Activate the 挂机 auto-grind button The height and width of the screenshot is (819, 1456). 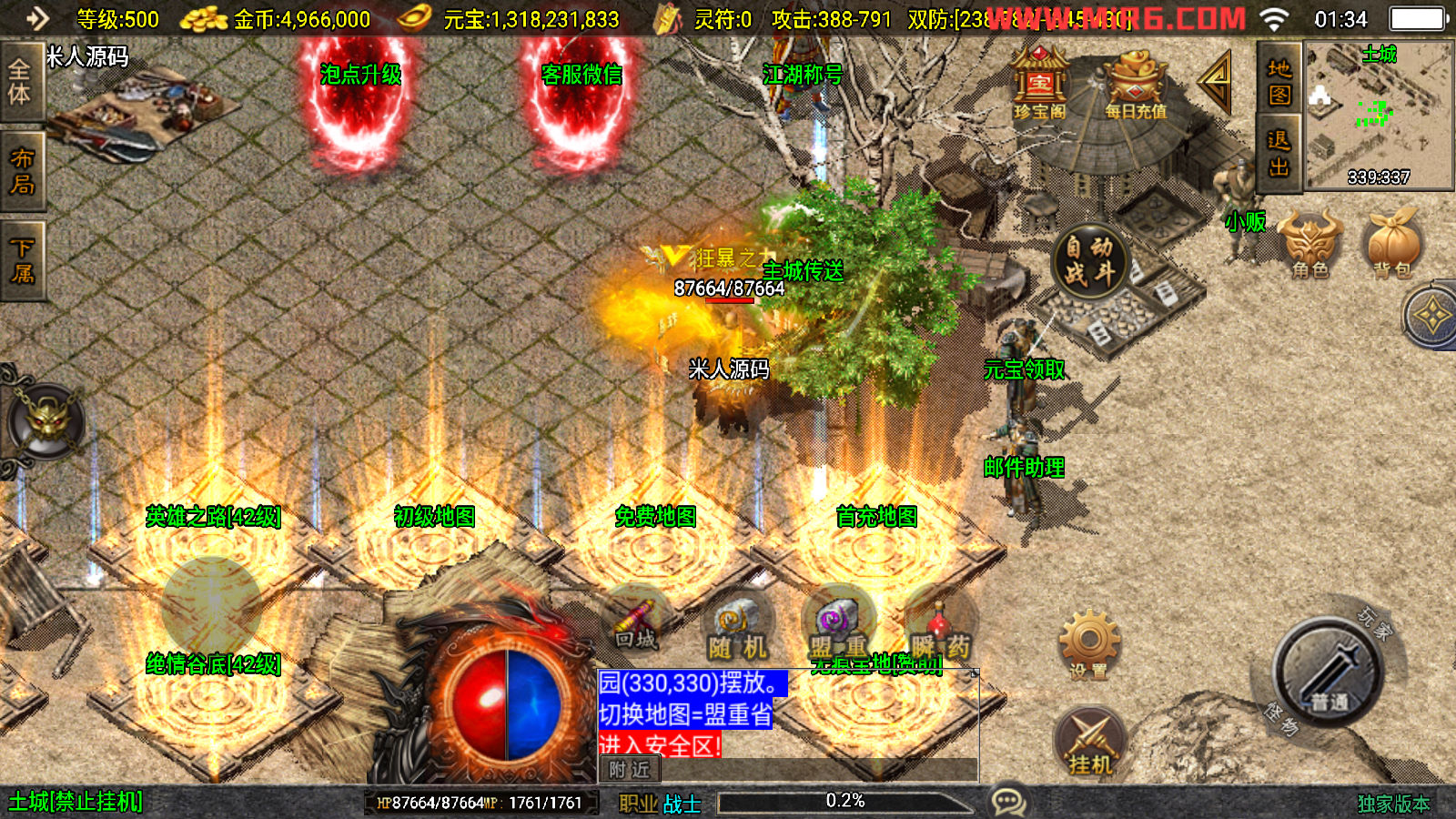pos(1090,742)
